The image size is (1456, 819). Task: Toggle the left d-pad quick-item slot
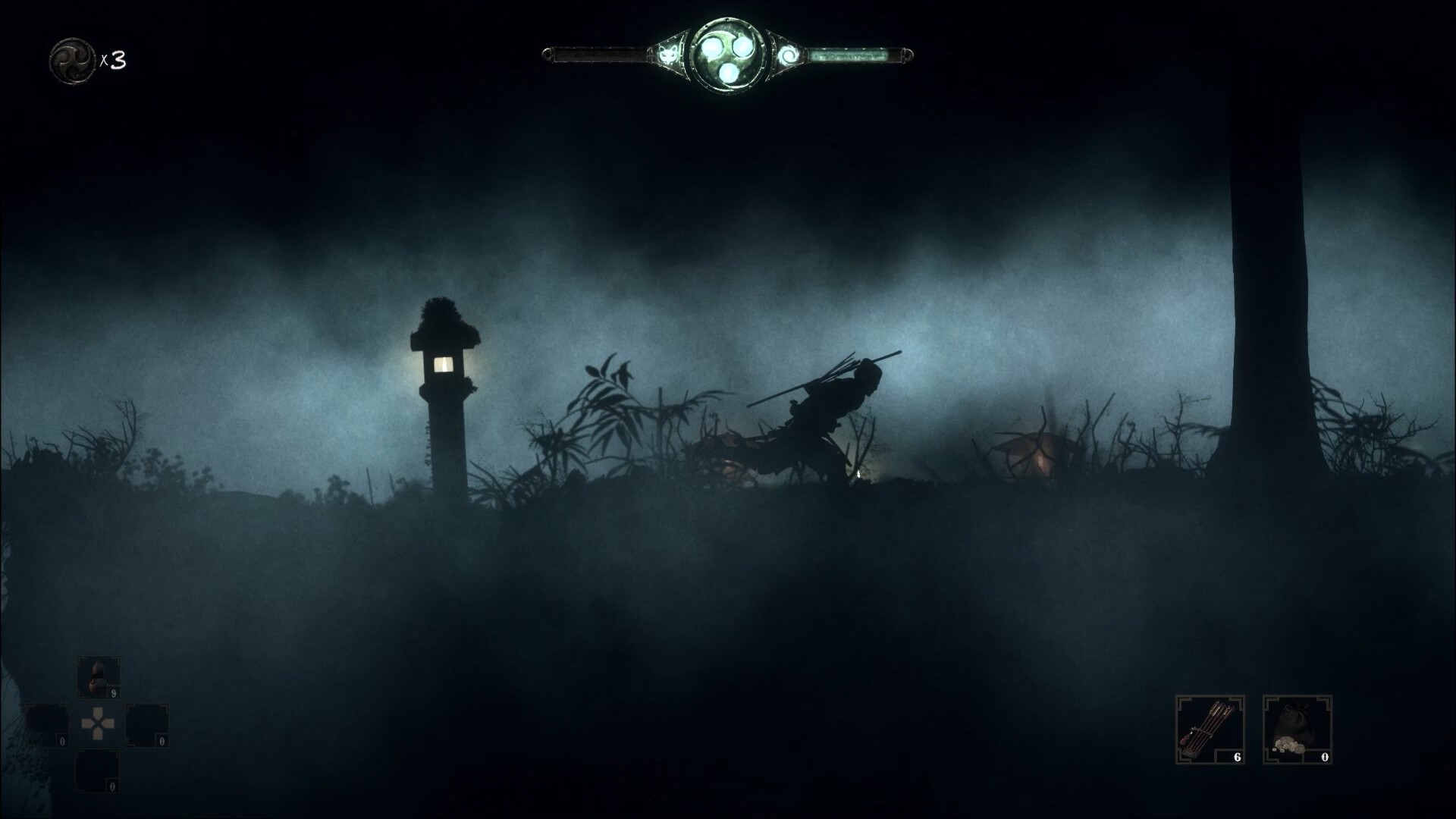(x=47, y=726)
